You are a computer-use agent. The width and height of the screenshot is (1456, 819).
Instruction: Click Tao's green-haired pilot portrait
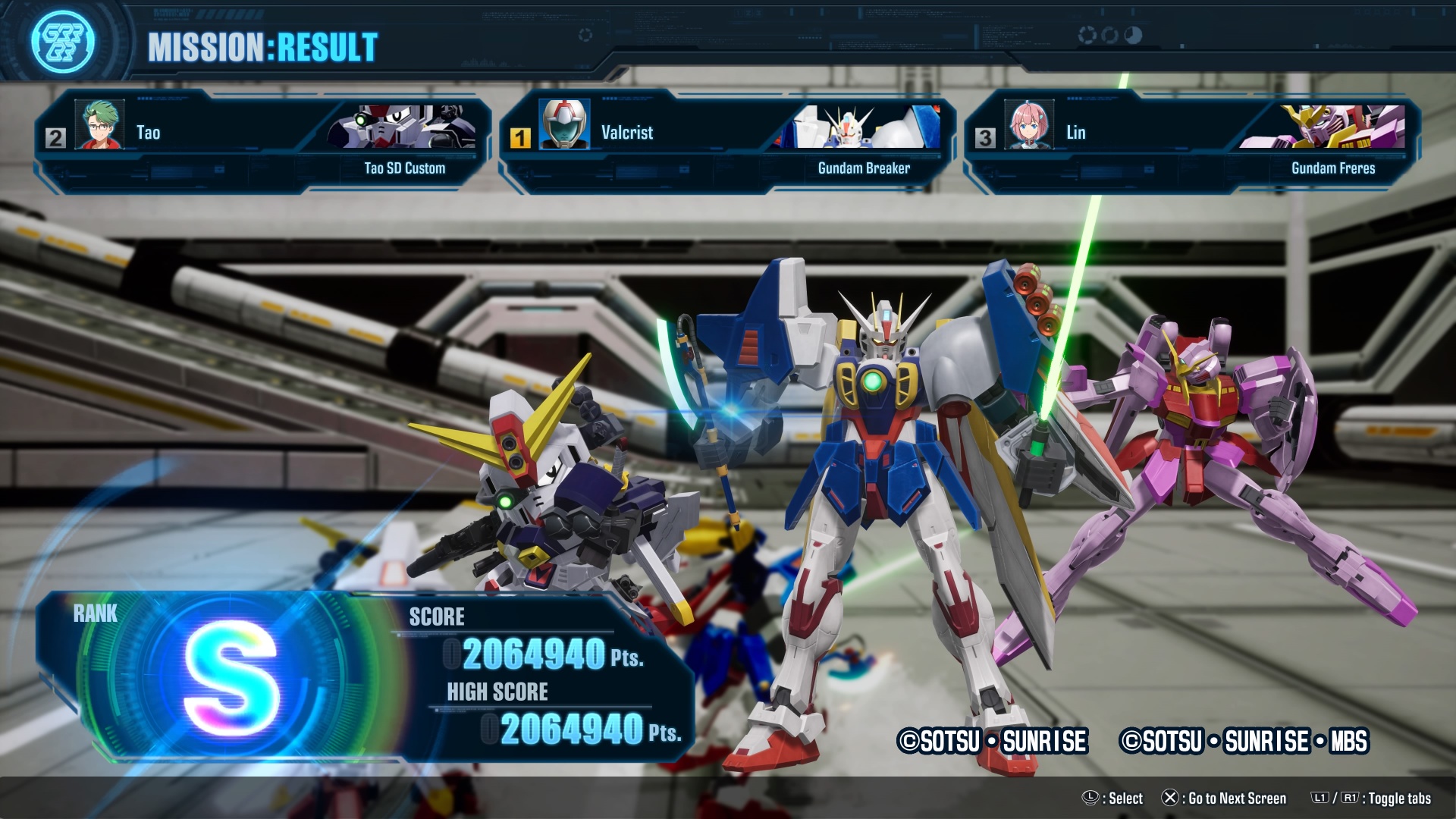[100, 125]
